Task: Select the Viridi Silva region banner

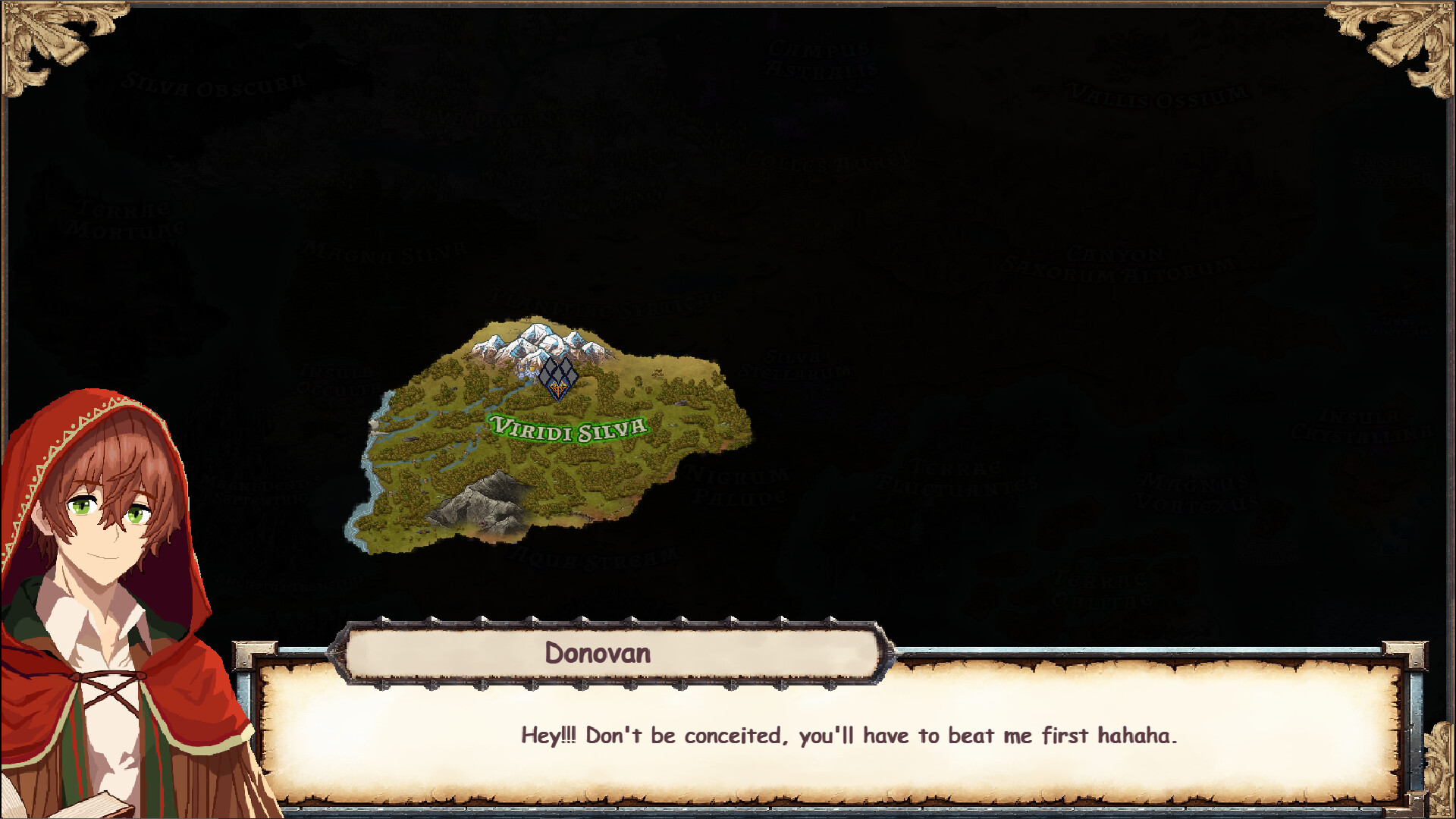Action: [567, 426]
